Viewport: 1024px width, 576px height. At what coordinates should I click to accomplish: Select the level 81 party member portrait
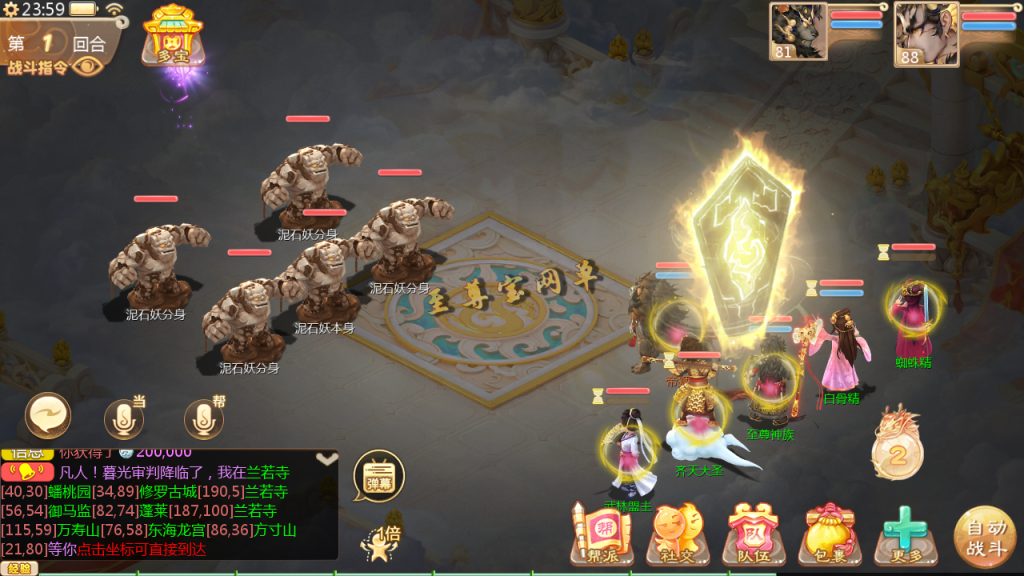click(x=798, y=31)
